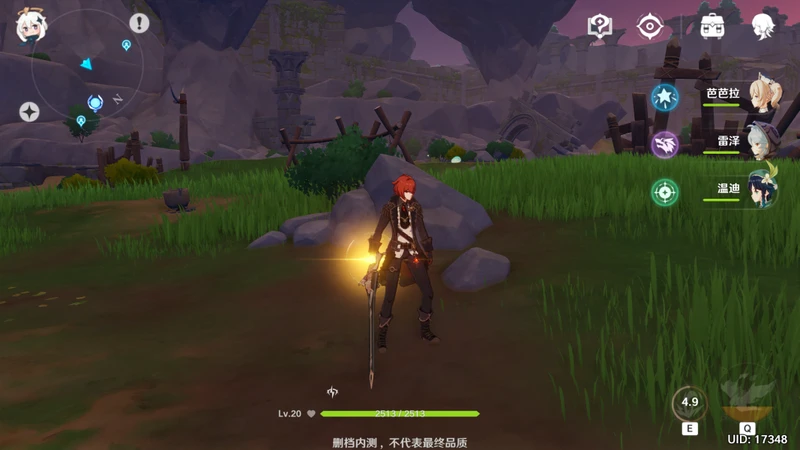
Task: Click the green target icon beside 温迪
Action: [x=664, y=191]
